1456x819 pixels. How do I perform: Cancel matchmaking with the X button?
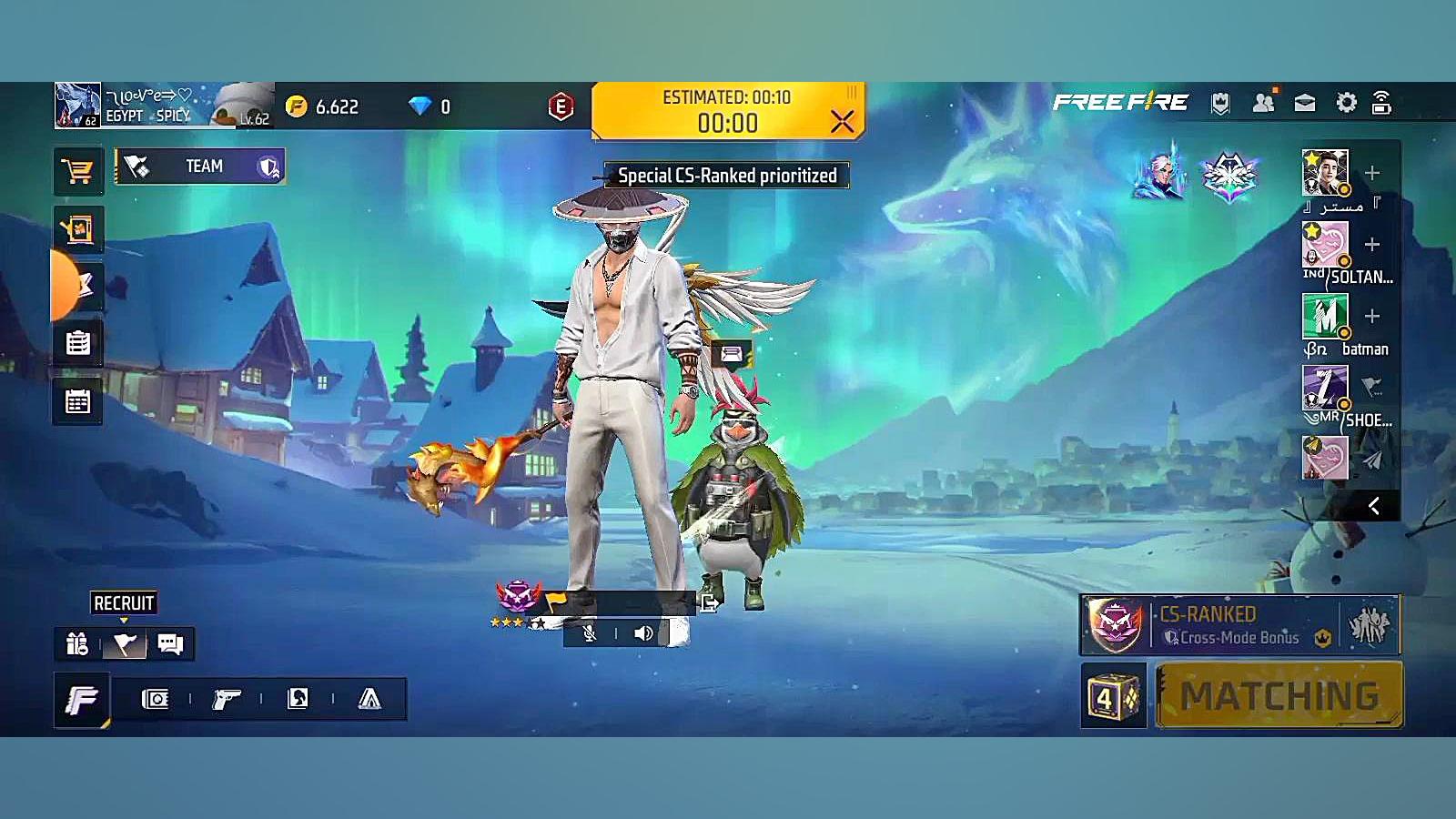coord(842,121)
